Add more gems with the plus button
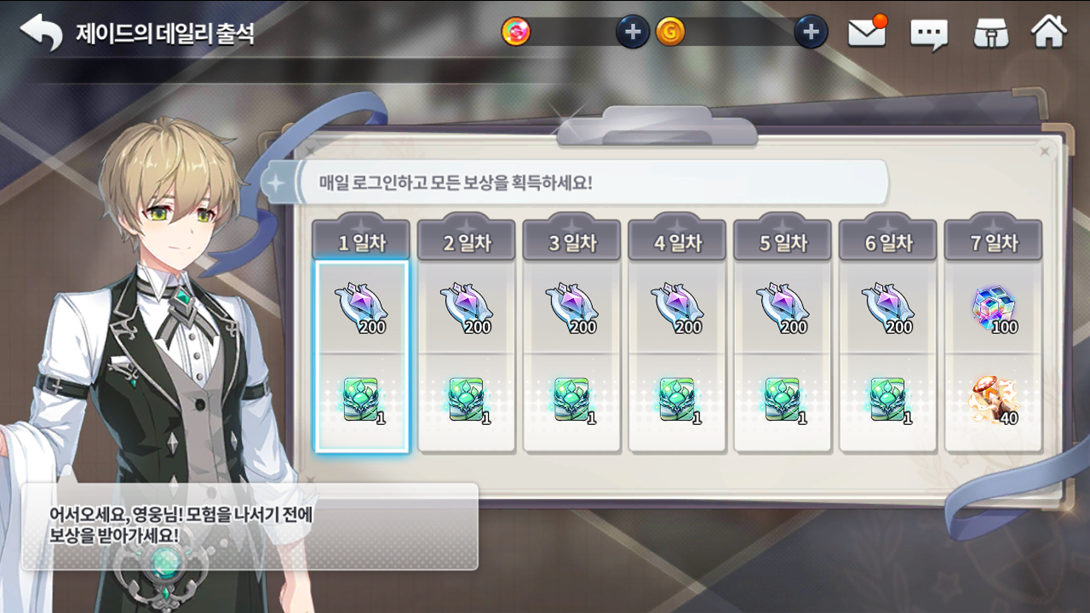This screenshot has width=1090, height=613. 632,32
